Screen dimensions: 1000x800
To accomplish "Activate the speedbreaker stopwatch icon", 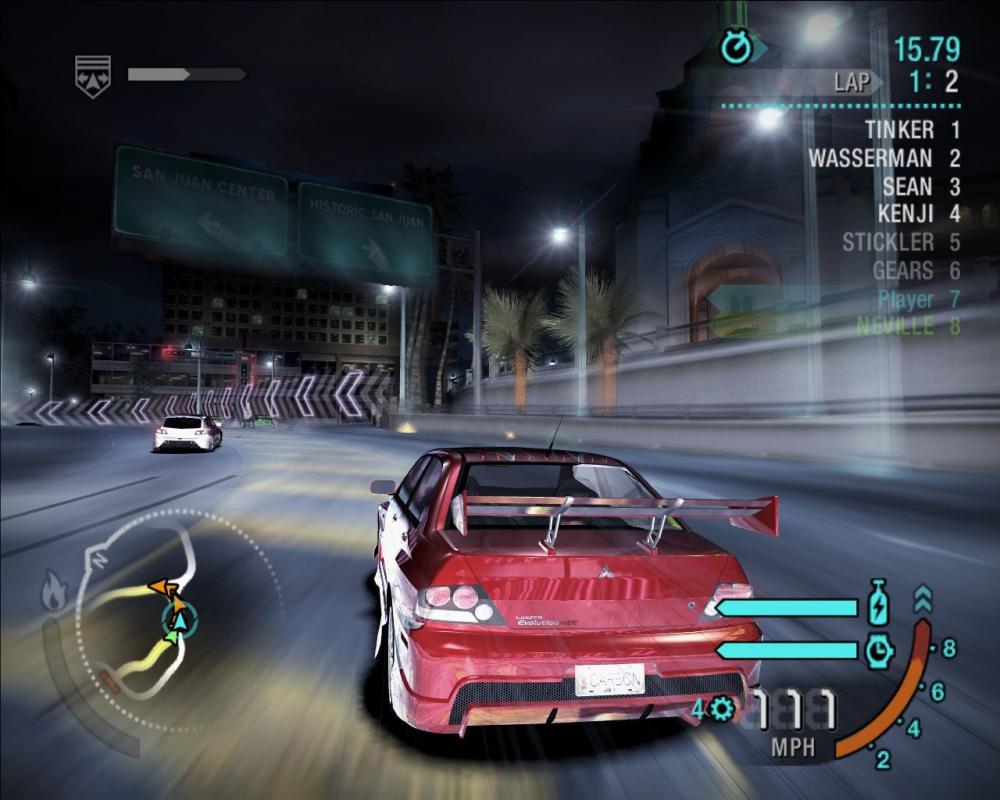I will (878, 651).
